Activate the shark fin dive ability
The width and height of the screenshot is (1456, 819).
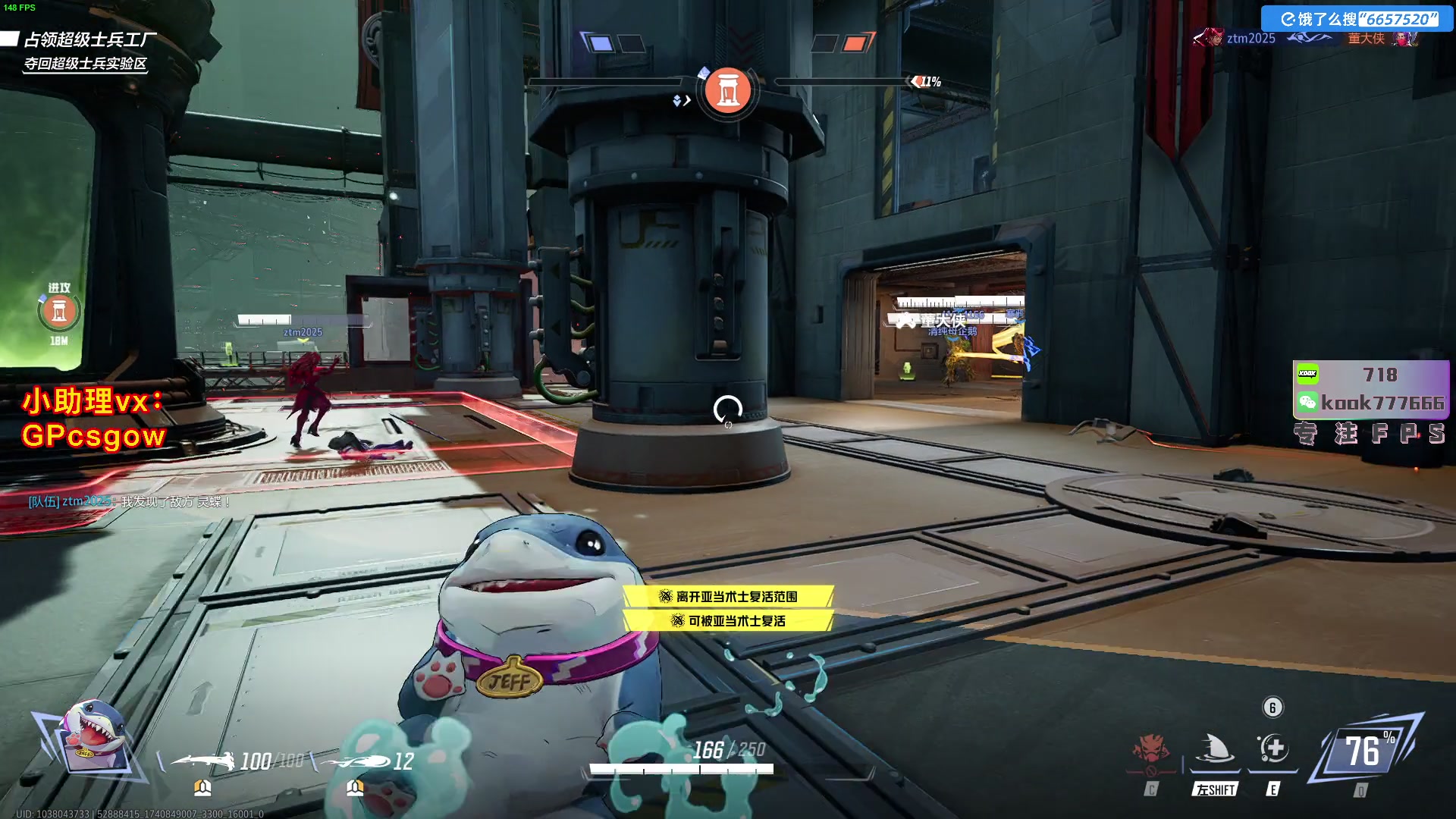[x=1215, y=748]
